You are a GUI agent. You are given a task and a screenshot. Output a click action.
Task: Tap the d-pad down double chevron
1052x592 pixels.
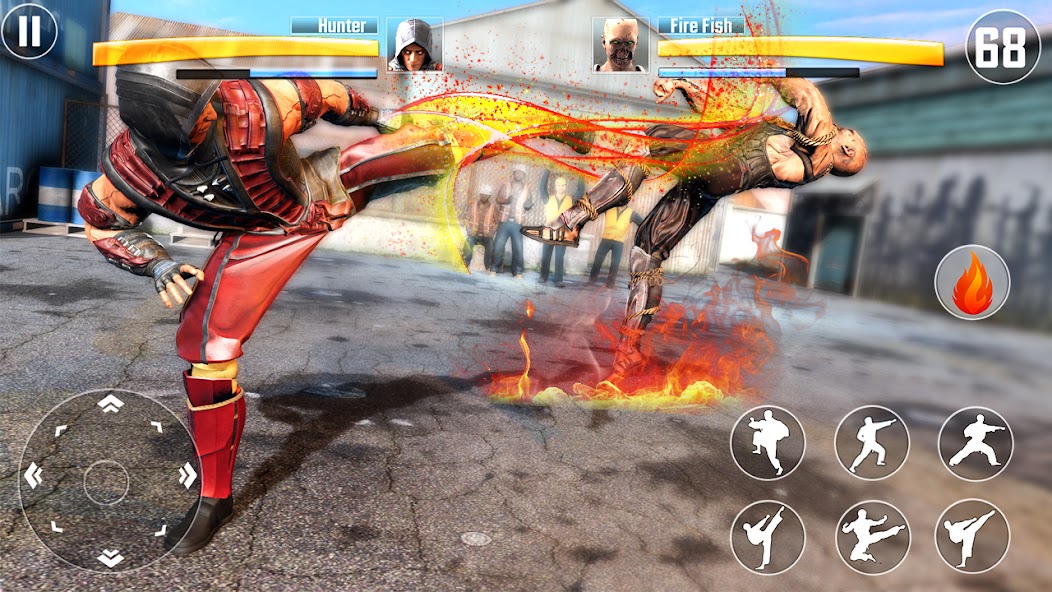point(110,558)
